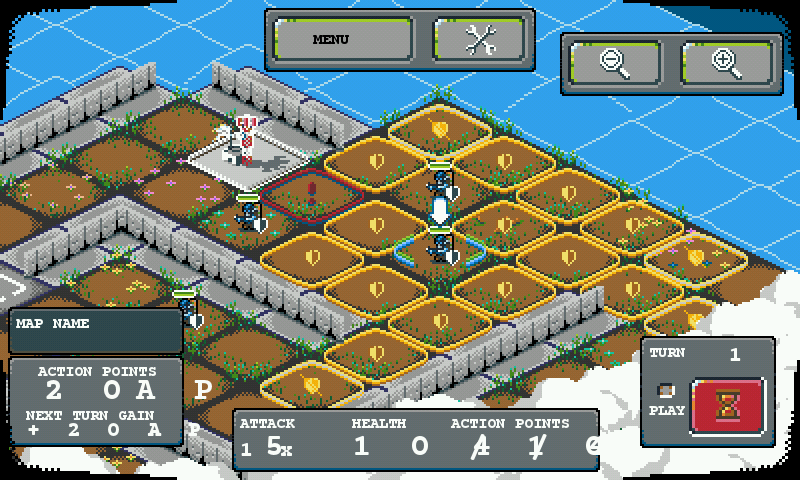This screenshot has height=480, width=800.
Task: Toggle the small indicator above PLAY
Action: click(666, 390)
